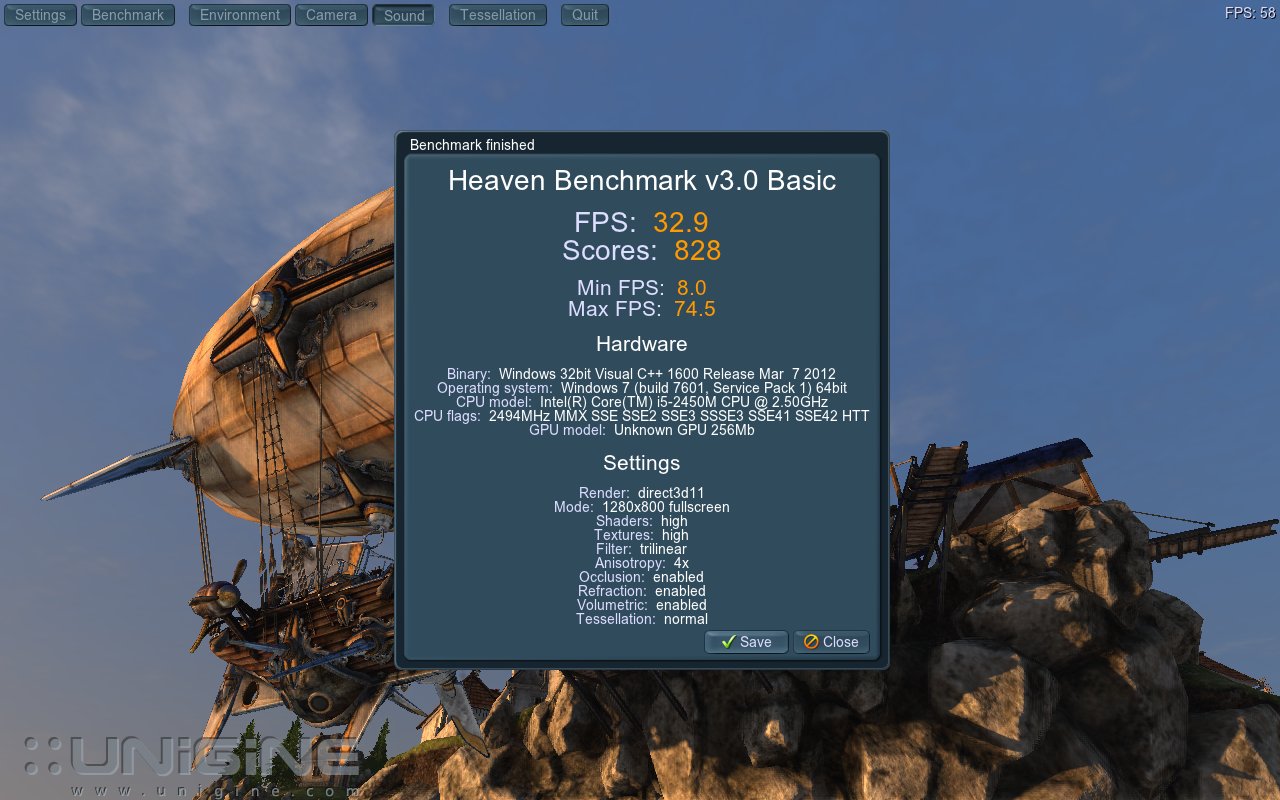Save the benchmark results
This screenshot has width=1280, height=800.
coord(746,642)
